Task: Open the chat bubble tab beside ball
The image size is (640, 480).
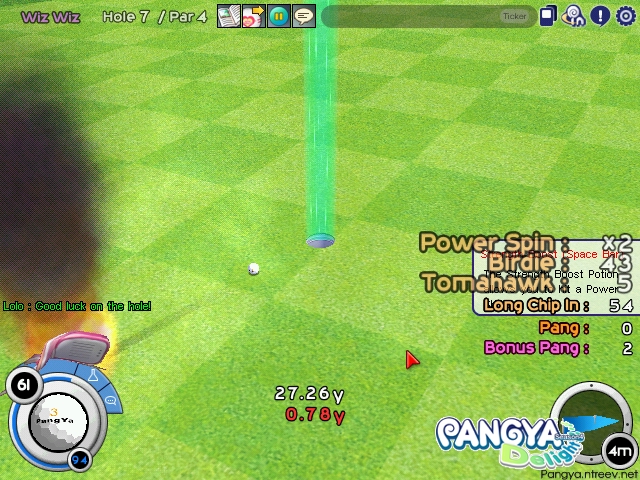Action: 112,400
